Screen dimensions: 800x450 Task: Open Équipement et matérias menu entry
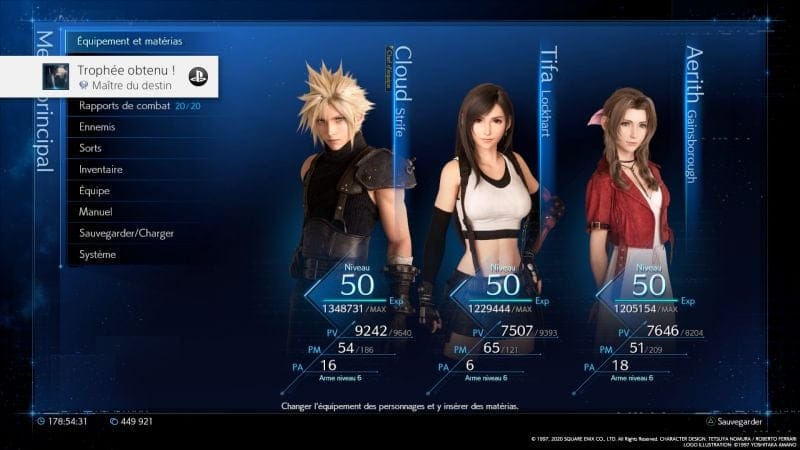click(130, 43)
